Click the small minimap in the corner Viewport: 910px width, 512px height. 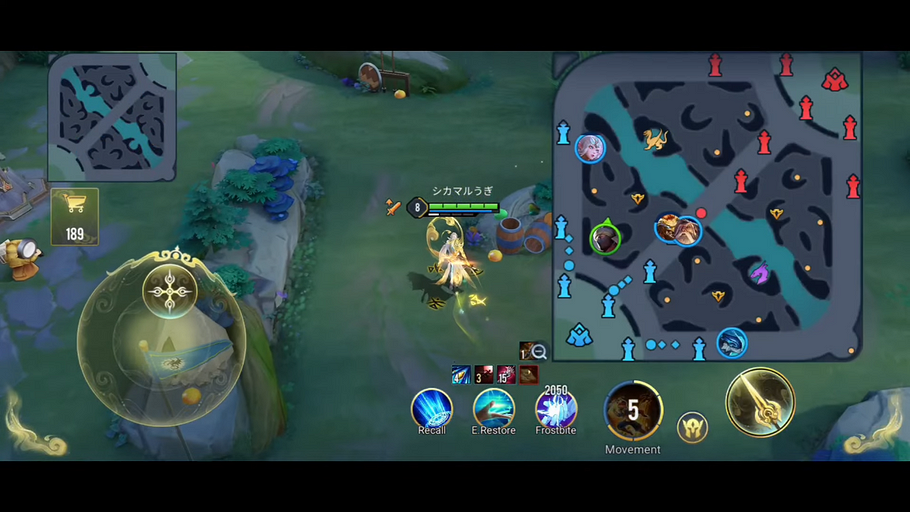[112, 117]
